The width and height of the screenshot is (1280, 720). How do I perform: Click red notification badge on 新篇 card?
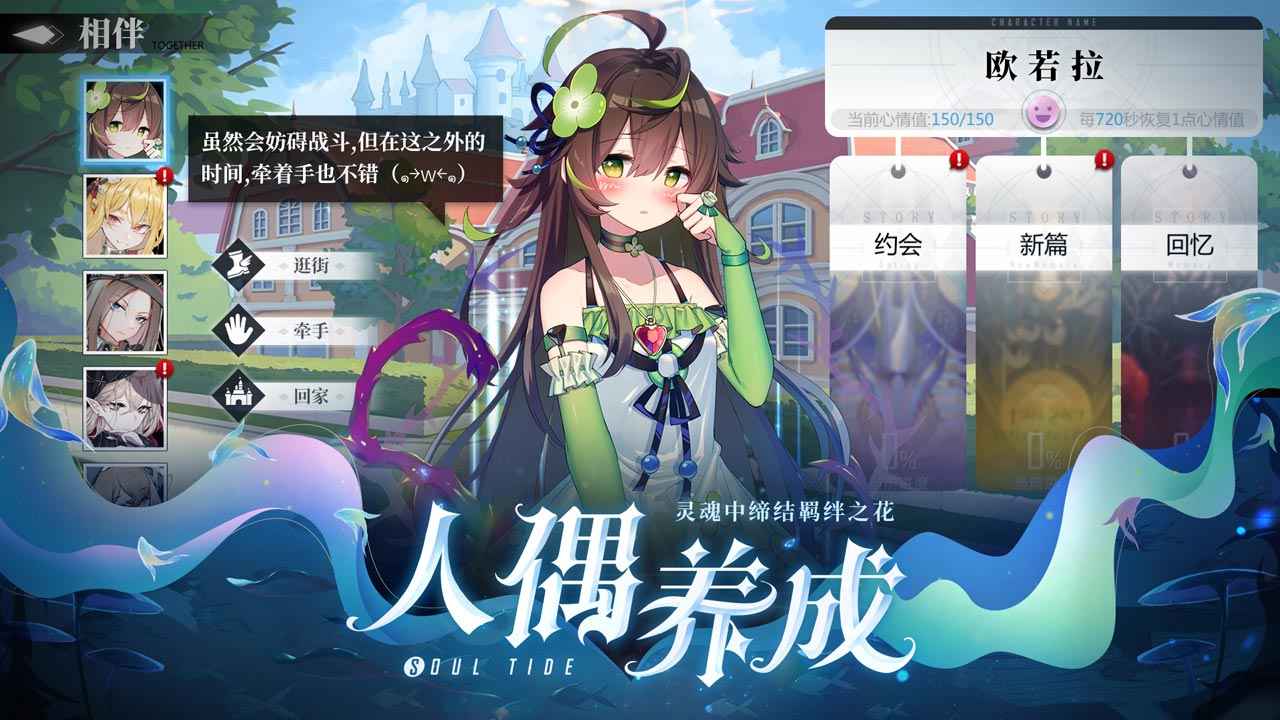pyautogui.click(x=1104, y=159)
